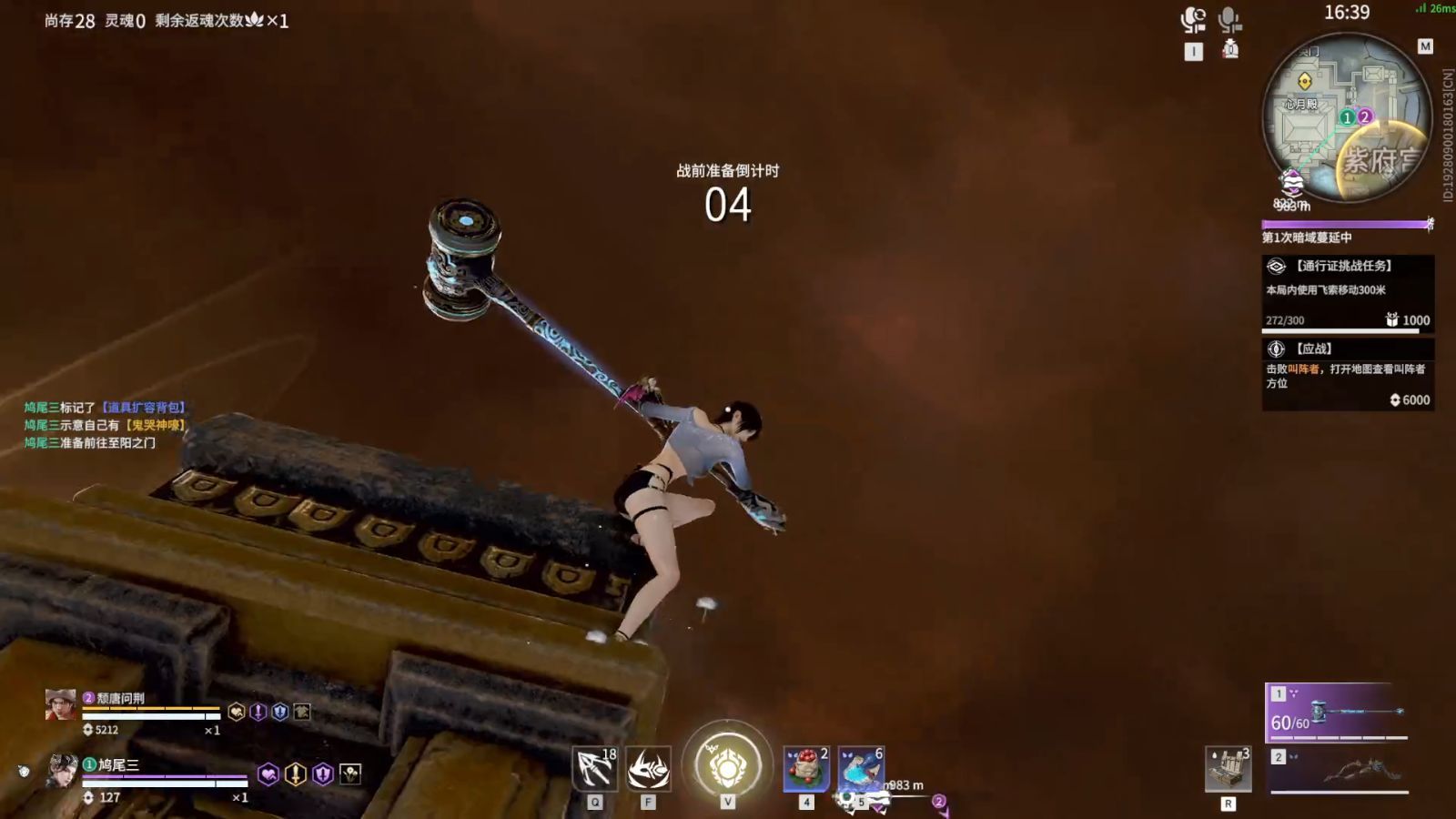Click player 鸠尾三's portrait
Viewport: 1456px width, 819px height.
tap(62, 772)
